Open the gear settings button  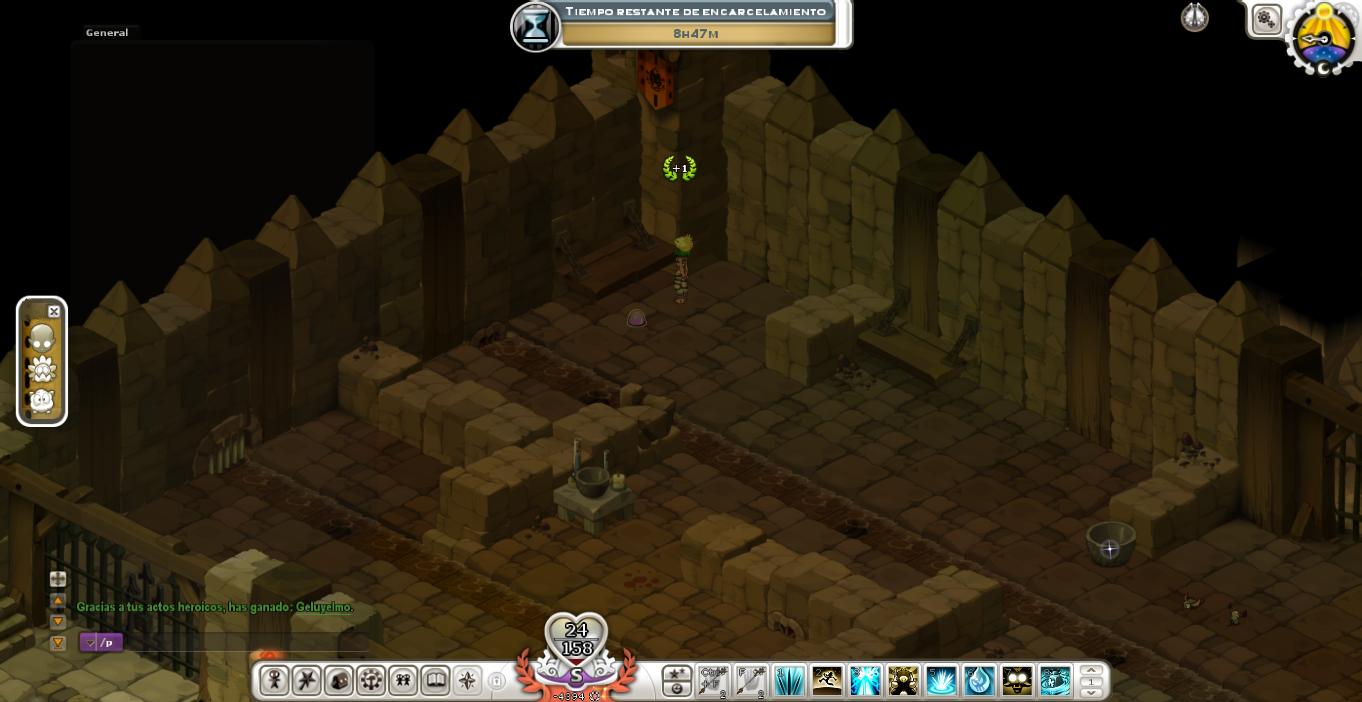click(1266, 19)
